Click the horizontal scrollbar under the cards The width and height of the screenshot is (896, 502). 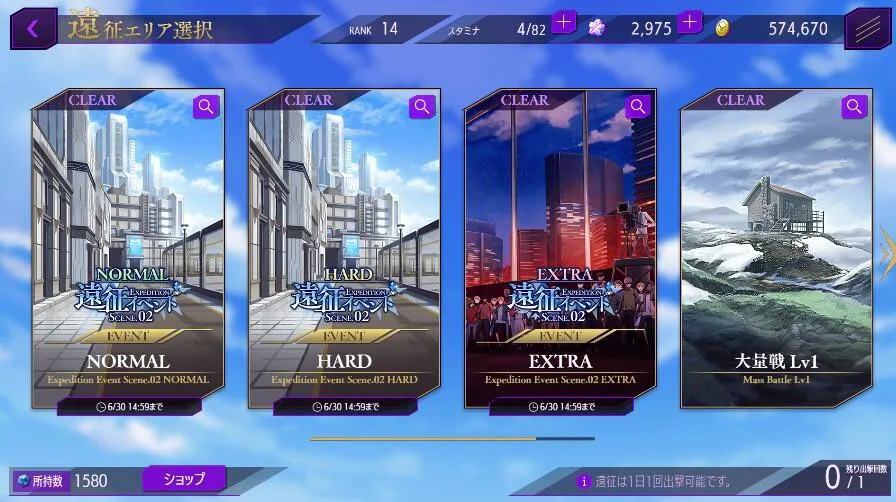tap(452, 438)
